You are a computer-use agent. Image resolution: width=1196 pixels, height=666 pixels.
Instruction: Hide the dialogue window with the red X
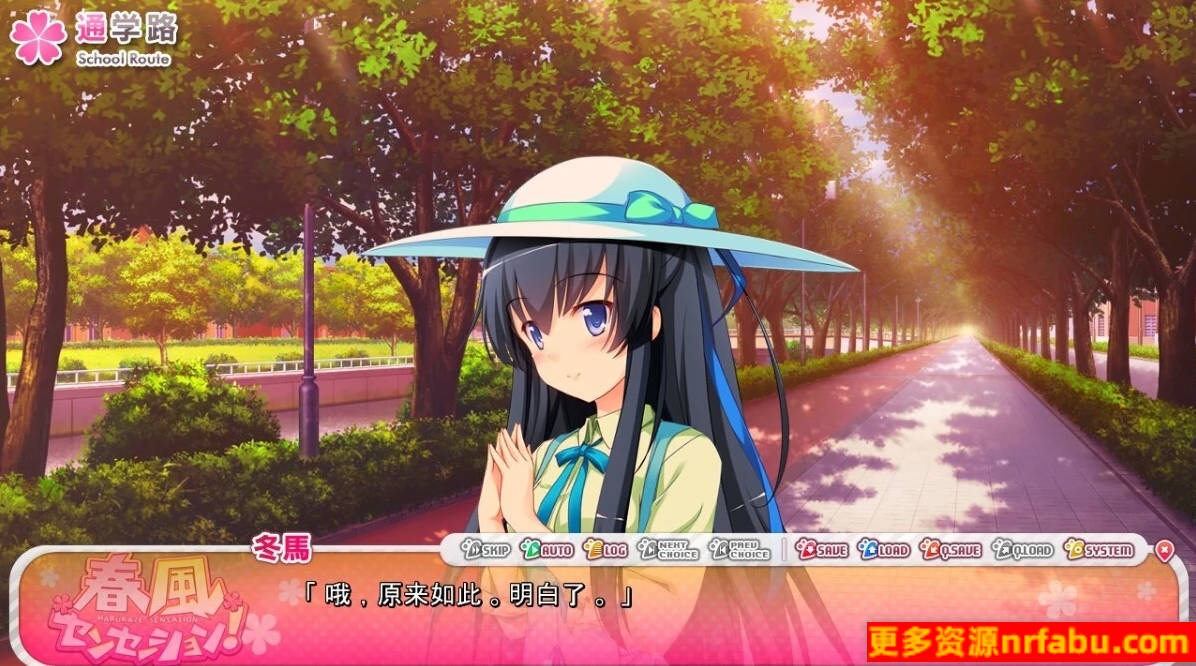(1164, 550)
